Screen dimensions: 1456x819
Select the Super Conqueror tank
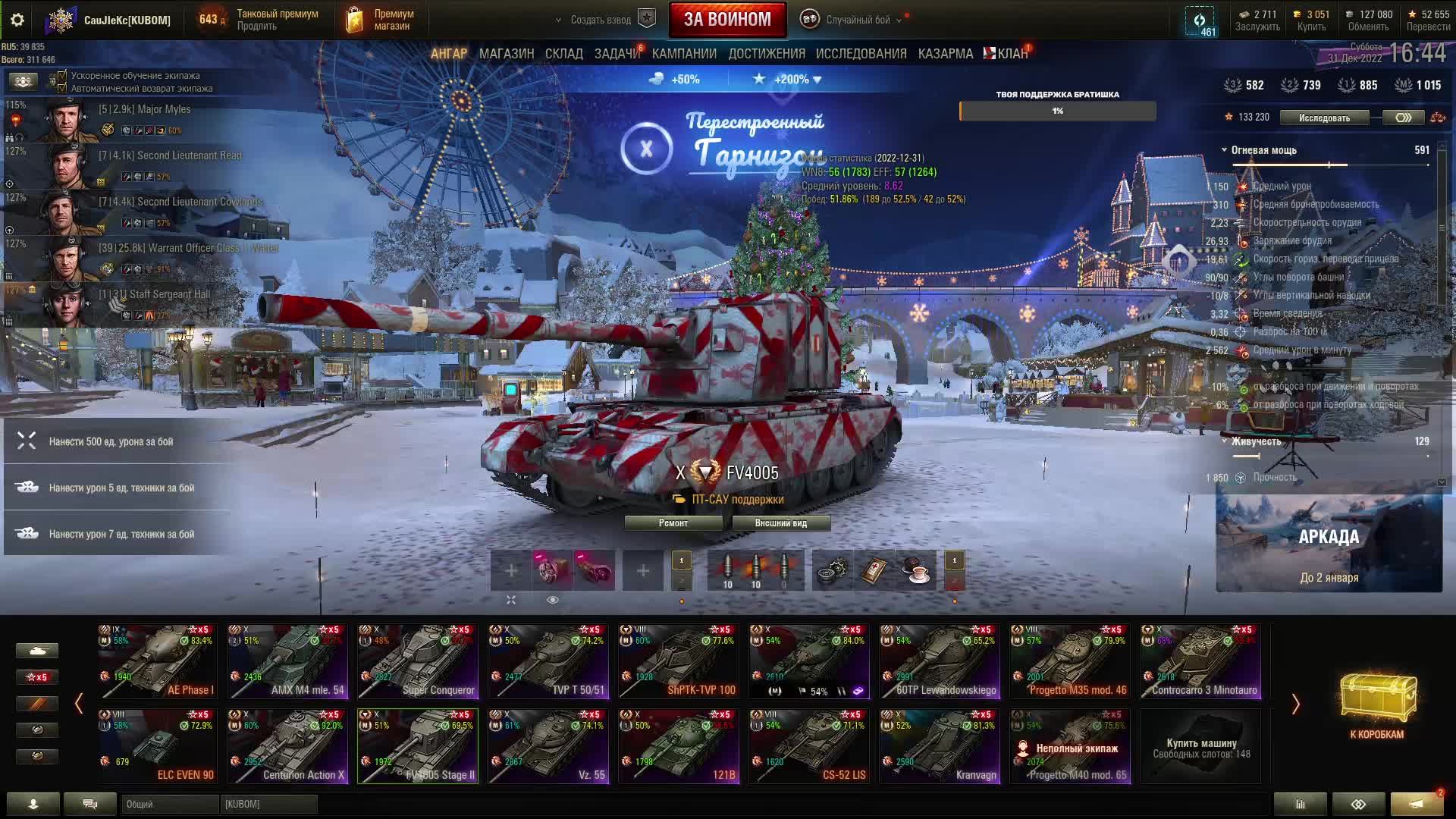[x=418, y=661]
